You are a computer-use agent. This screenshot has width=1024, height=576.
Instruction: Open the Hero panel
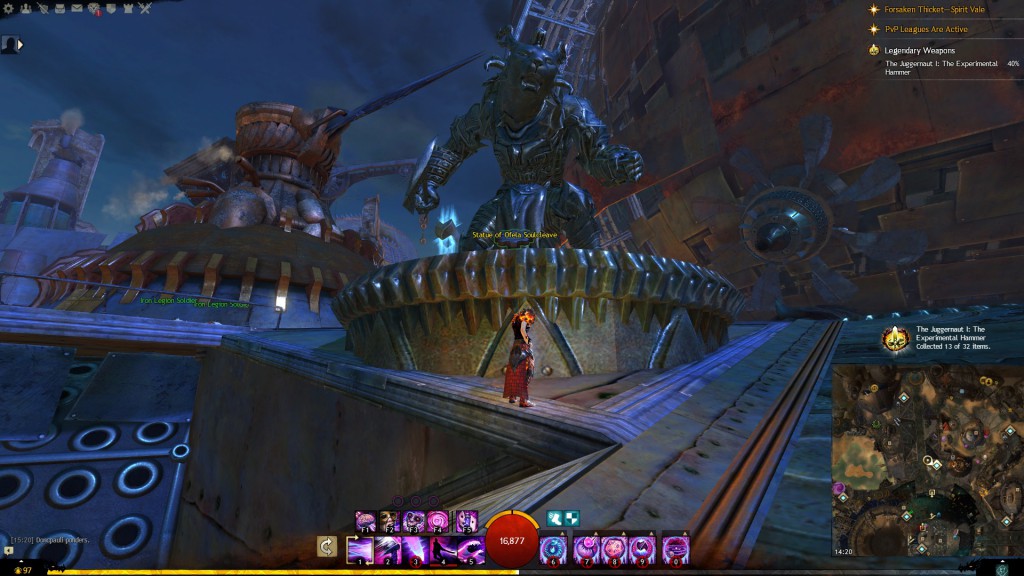point(44,8)
